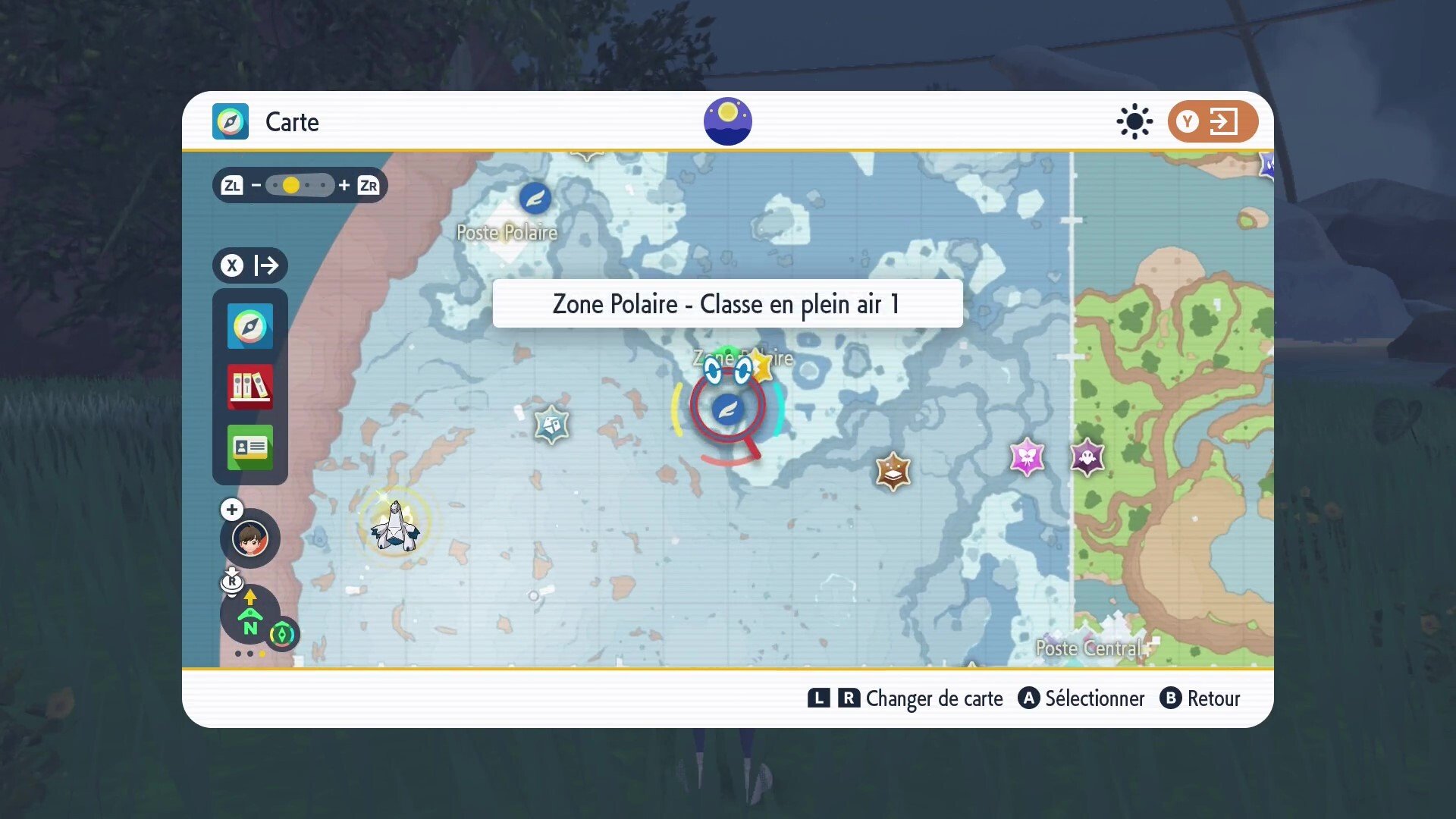Pick the brown Tera Raid crystal marker
Image resolution: width=1456 pixels, height=819 pixels.
coord(893,472)
